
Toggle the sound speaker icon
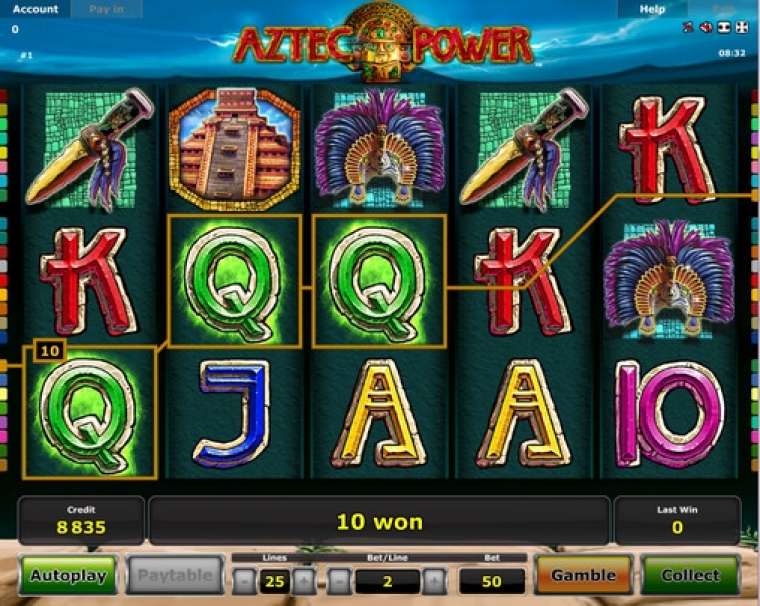coord(705,27)
